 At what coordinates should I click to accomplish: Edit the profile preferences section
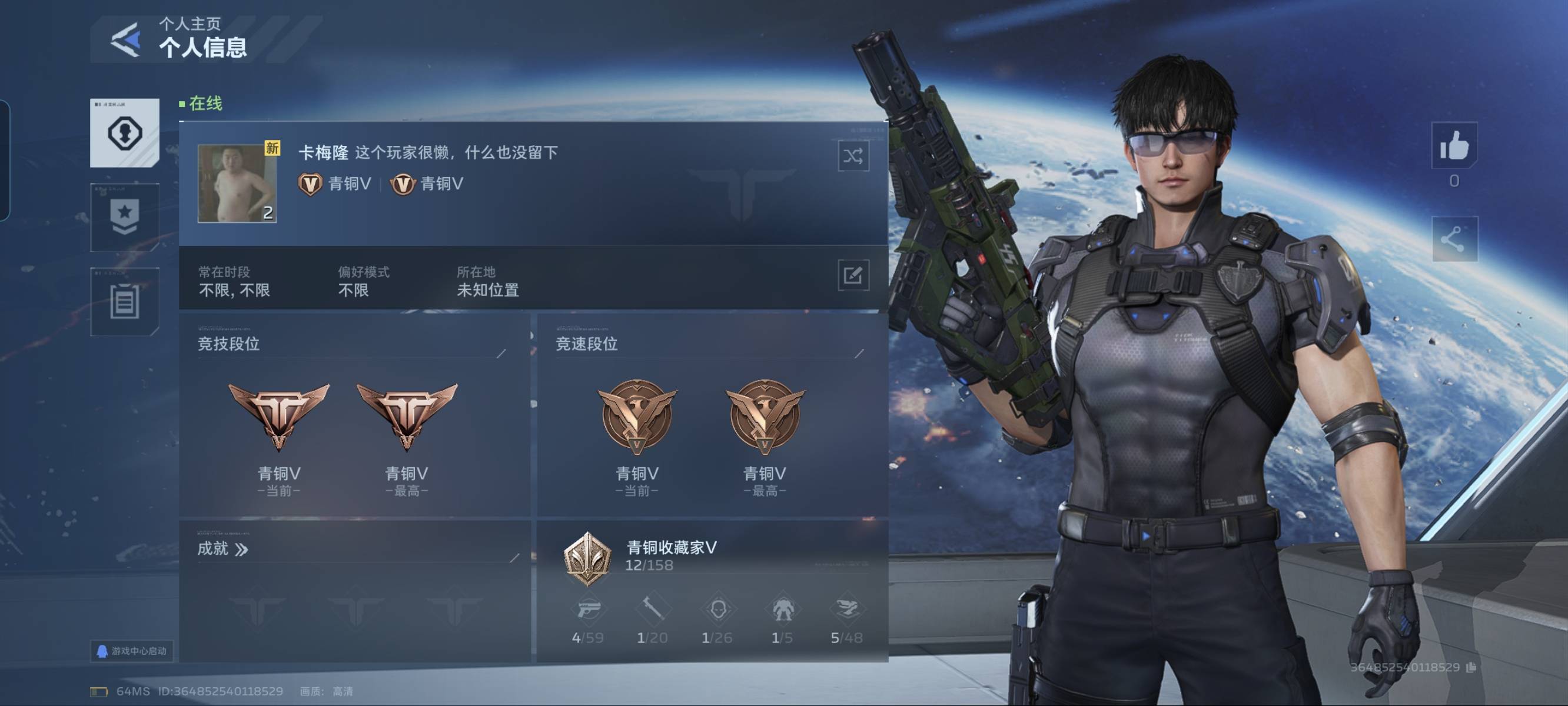(853, 276)
